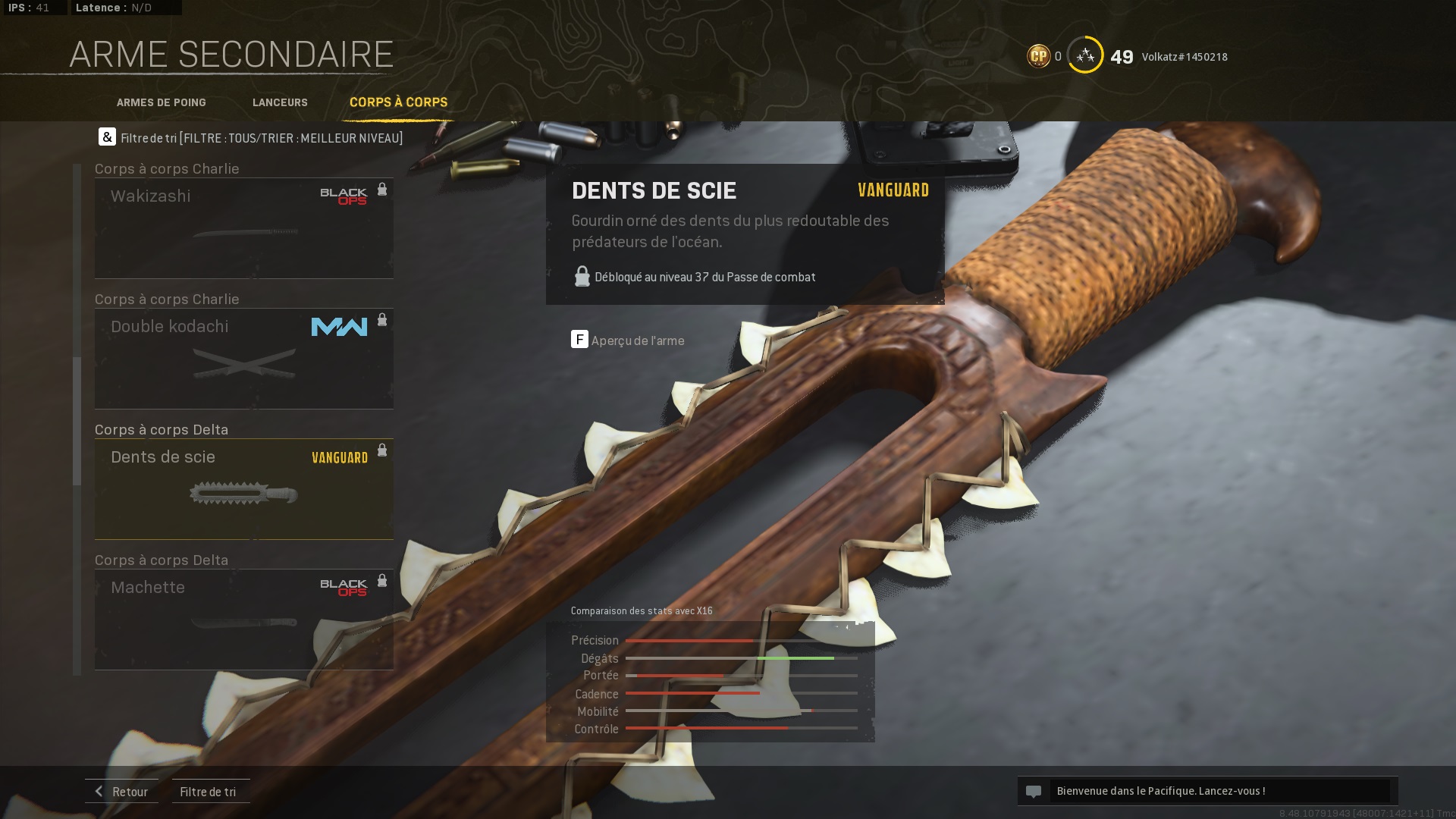
Task: Toggle the lock indicator on Double kodachi
Action: pyautogui.click(x=382, y=321)
